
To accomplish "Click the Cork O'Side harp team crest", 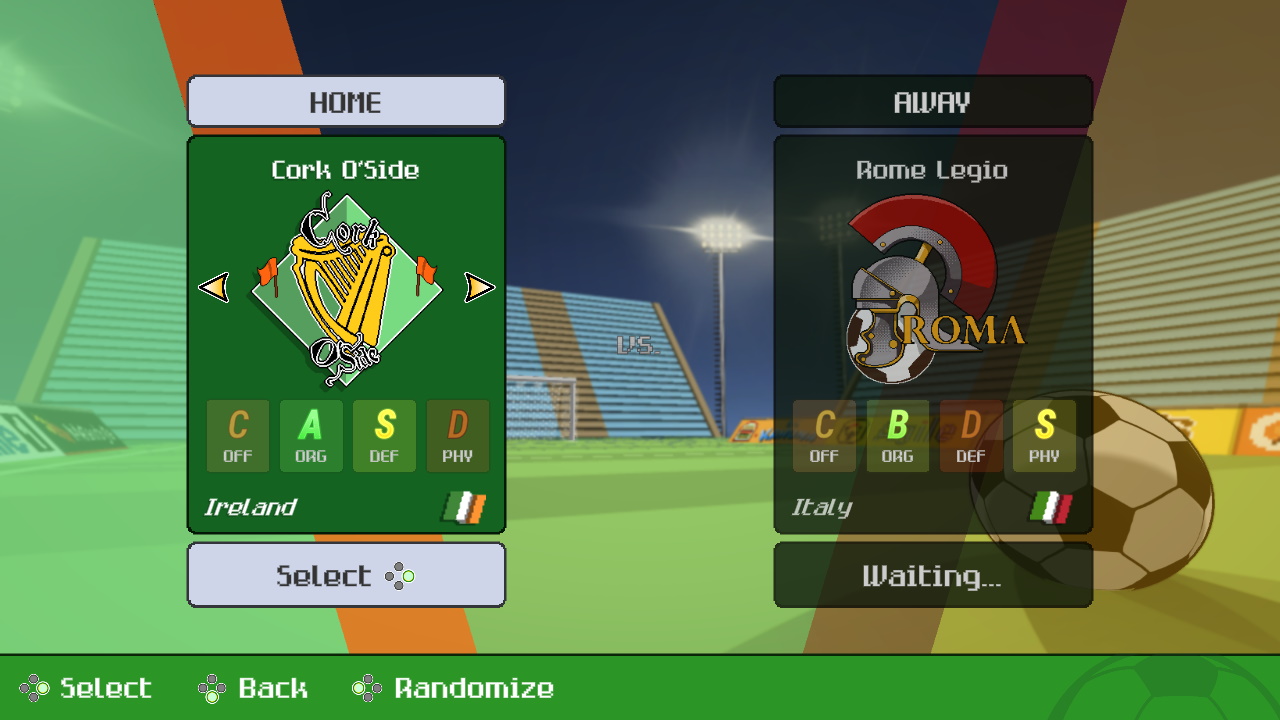I will pyautogui.click(x=347, y=285).
